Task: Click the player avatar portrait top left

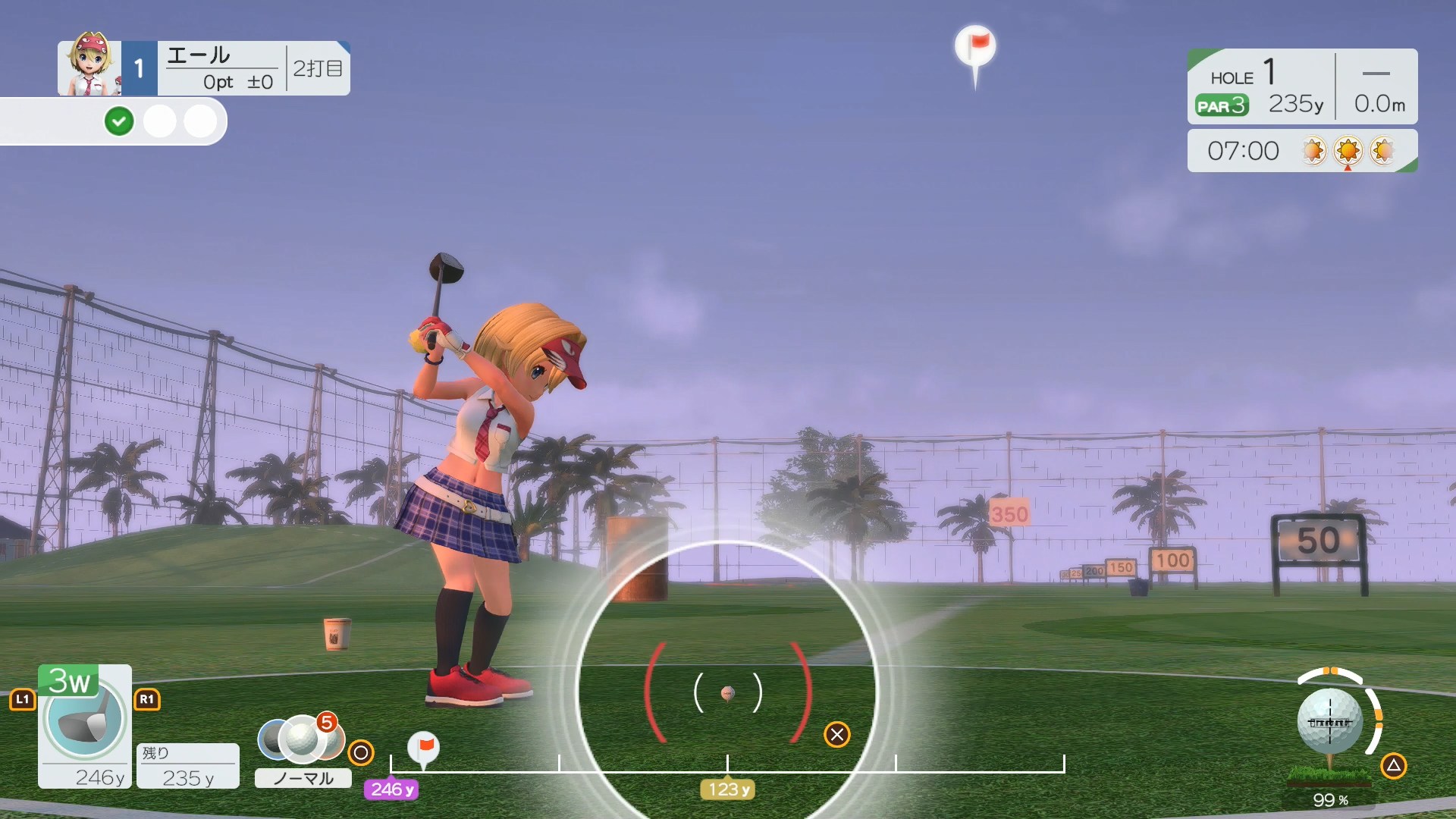Action: click(x=89, y=67)
